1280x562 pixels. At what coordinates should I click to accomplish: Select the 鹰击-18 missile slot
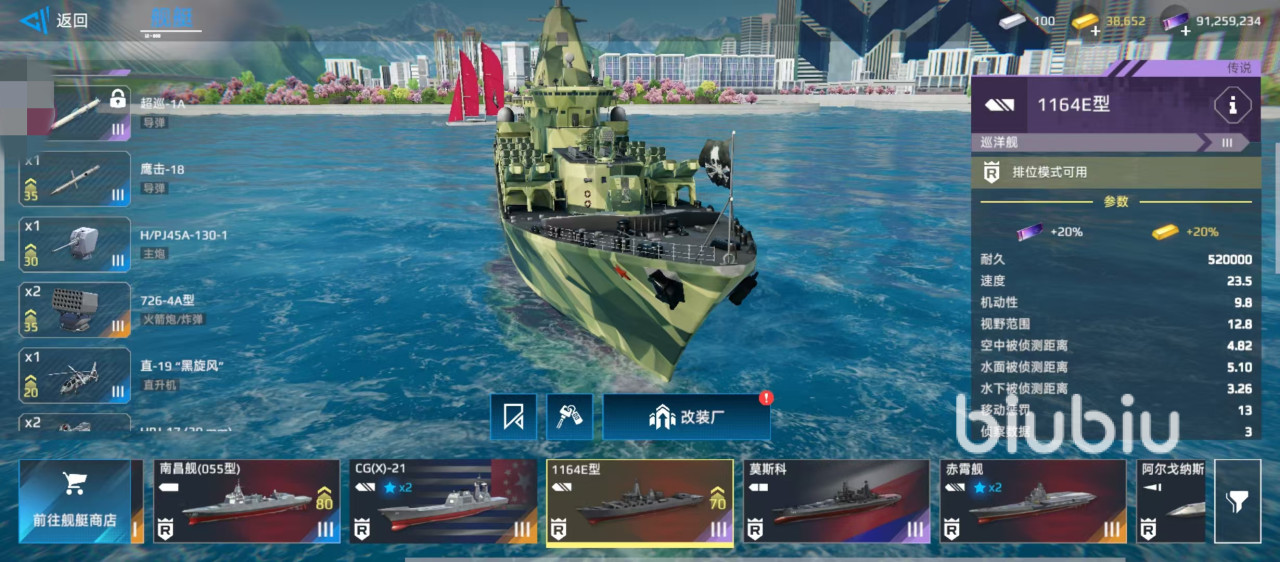[75, 179]
